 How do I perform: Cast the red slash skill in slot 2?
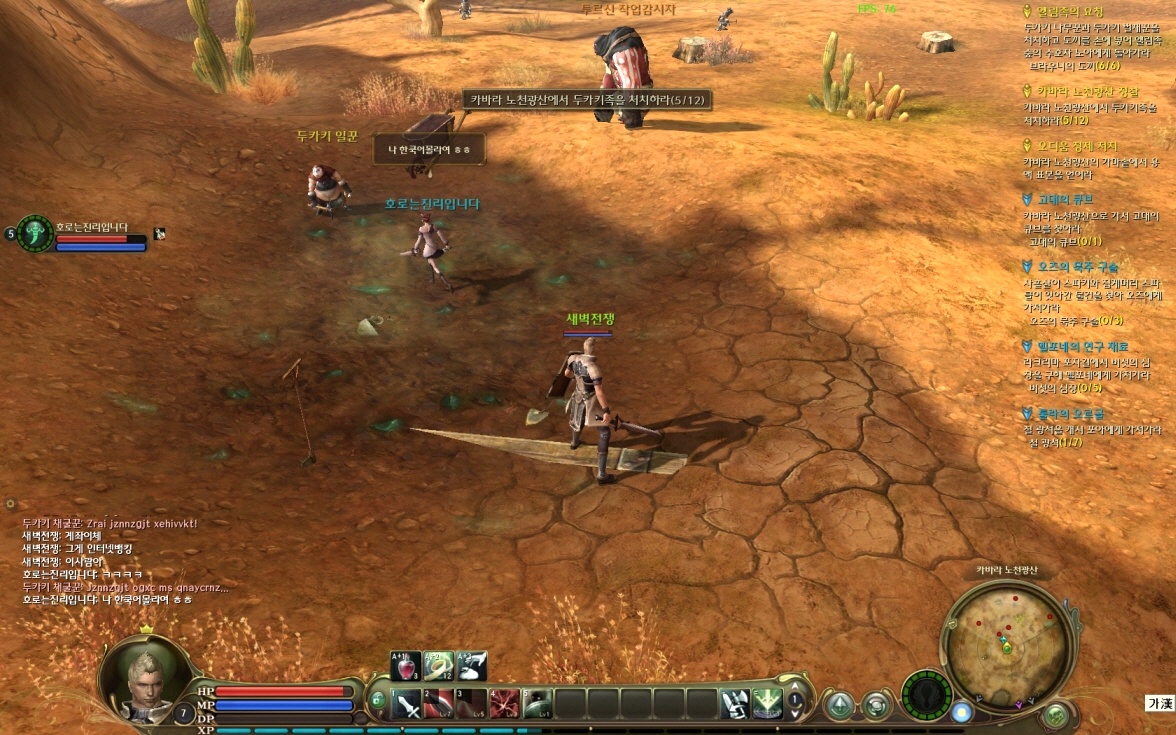point(439,704)
